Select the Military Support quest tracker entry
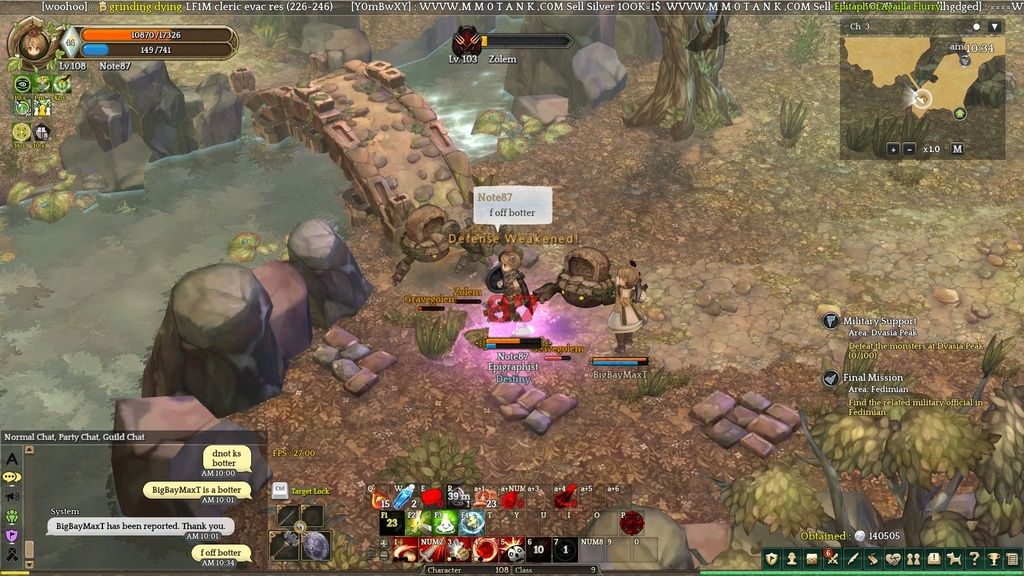This screenshot has height=576, width=1024. pos(880,321)
